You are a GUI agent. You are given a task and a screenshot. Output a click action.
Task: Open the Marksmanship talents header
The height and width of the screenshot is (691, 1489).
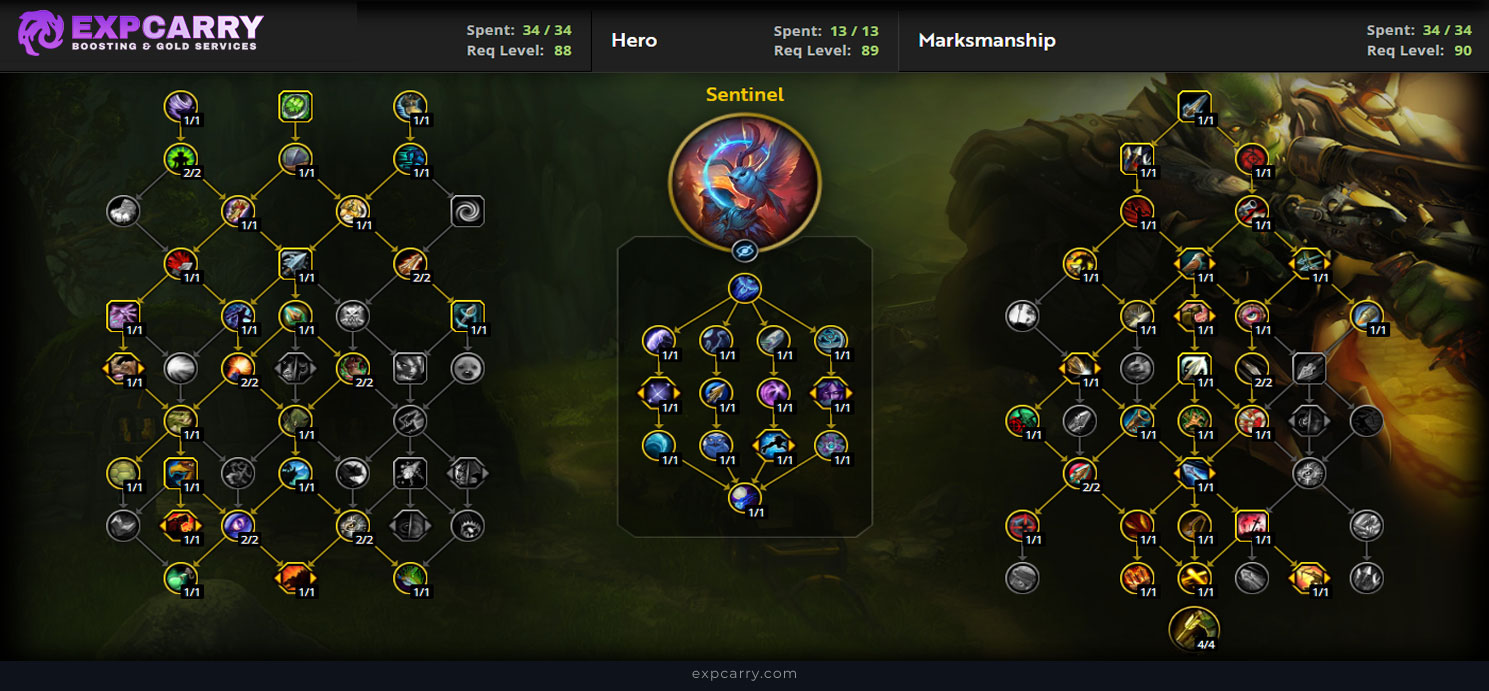(986, 40)
